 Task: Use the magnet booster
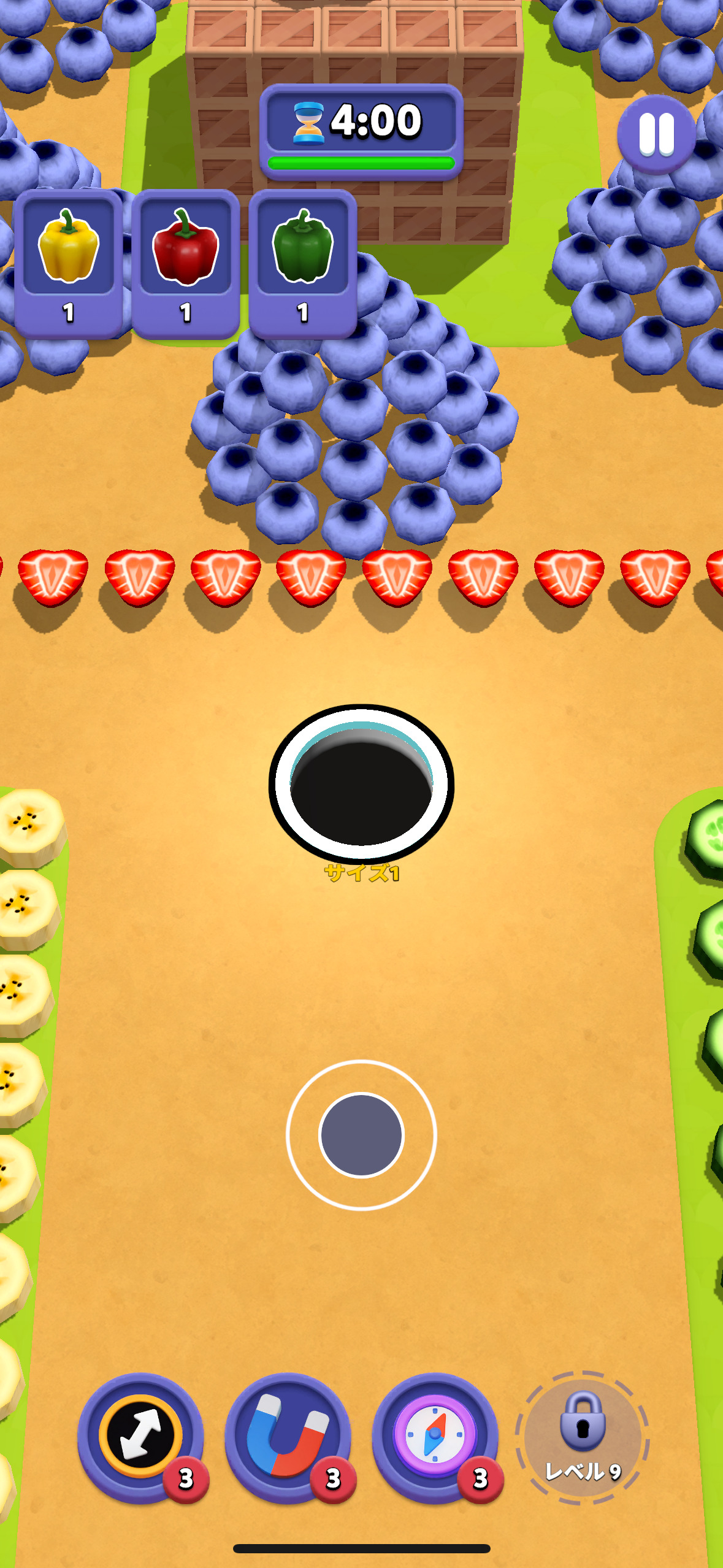click(x=288, y=1437)
